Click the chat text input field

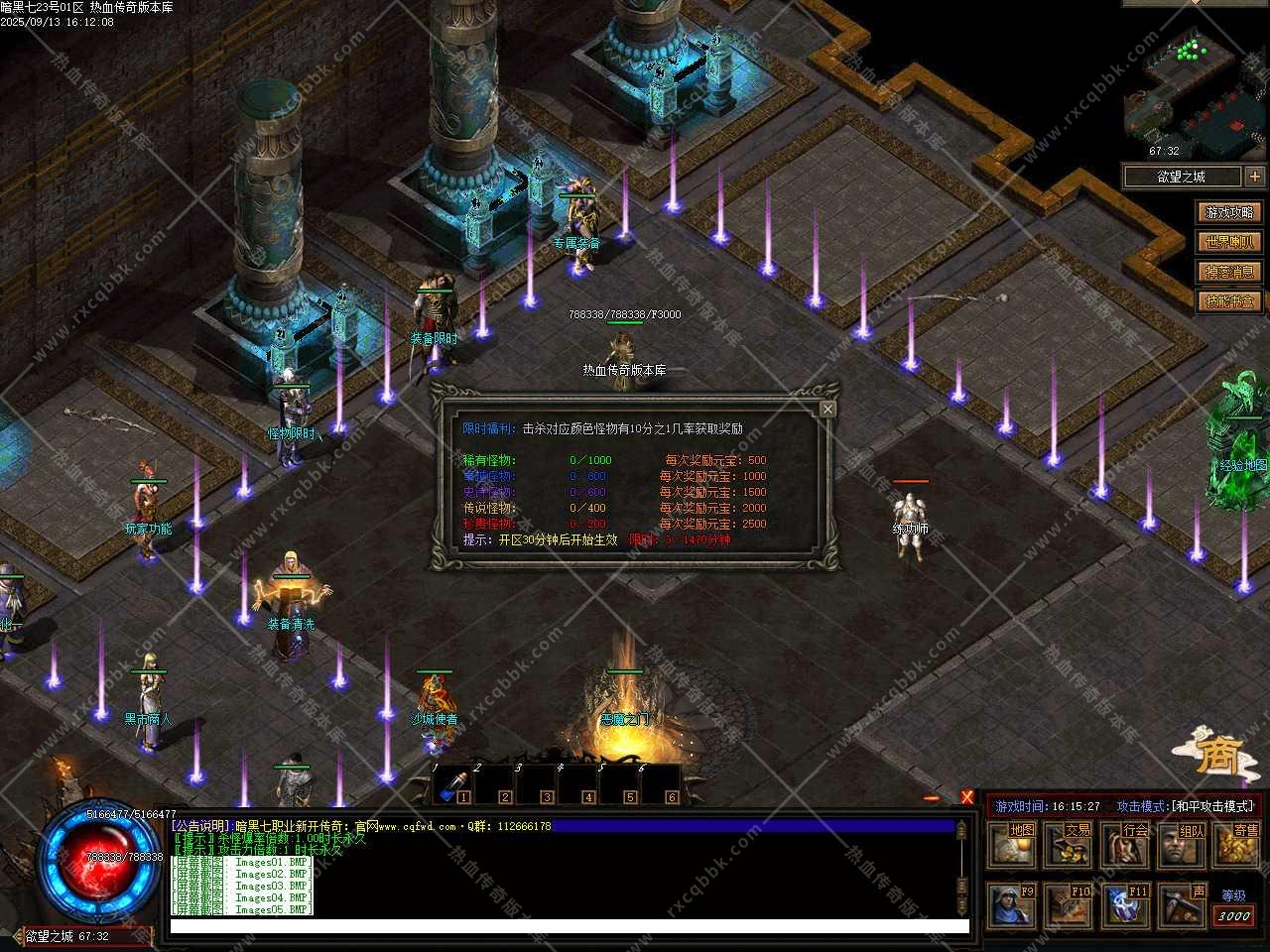click(x=569, y=926)
